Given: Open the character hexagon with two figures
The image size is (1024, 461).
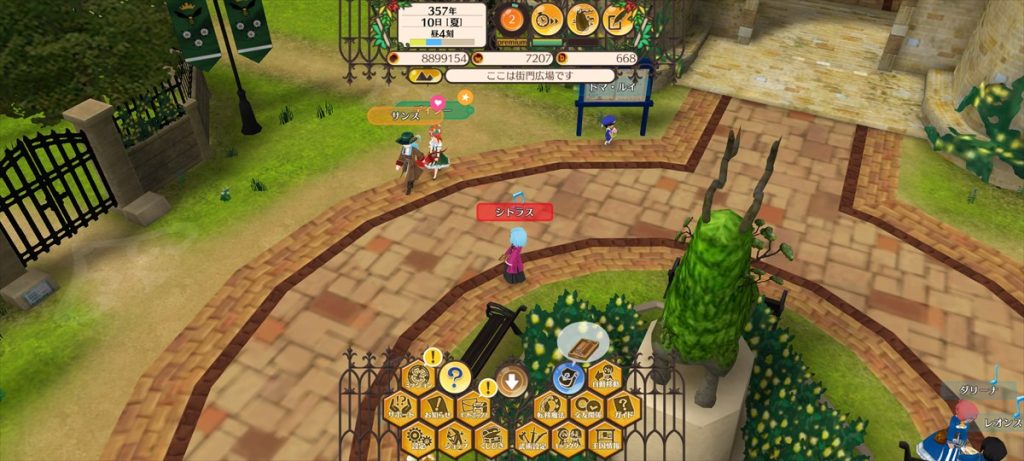Looking at the screenshot, I should coord(568,437).
